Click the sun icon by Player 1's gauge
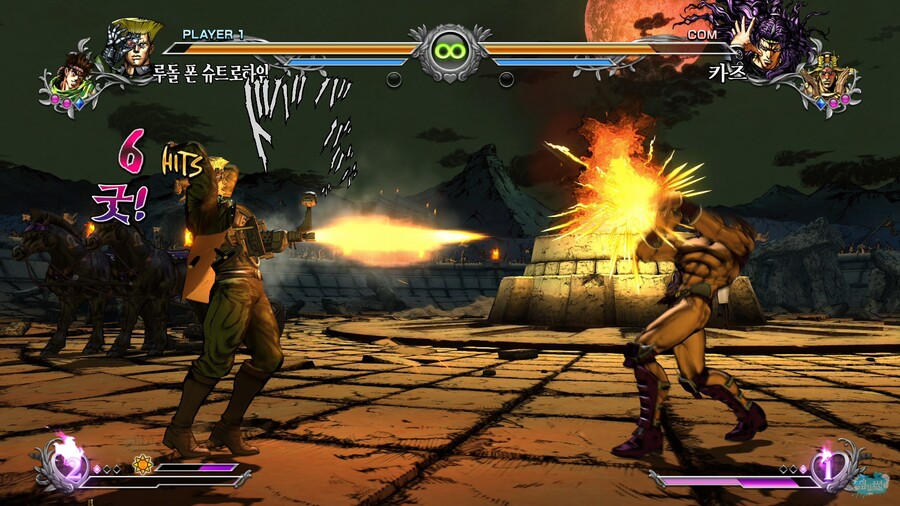The height and width of the screenshot is (506, 900). pyautogui.click(x=141, y=466)
